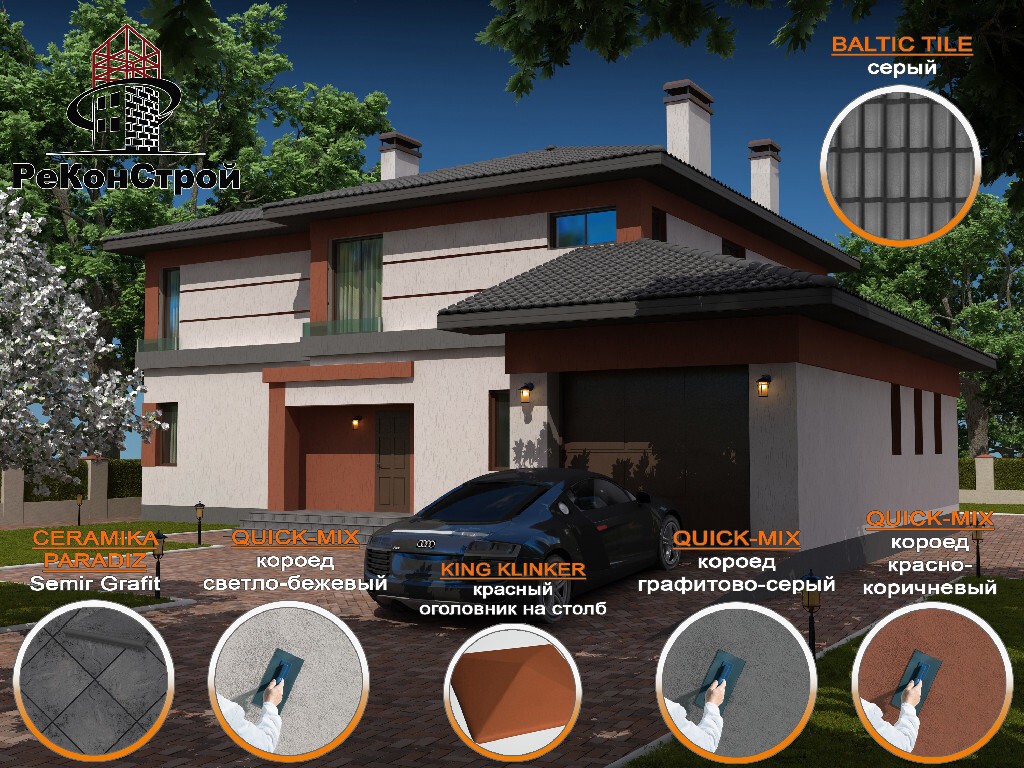The width and height of the screenshot is (1024, 768).
Task: Select the Baltic Tile grey roof swatch
Action: [x=902, y=165]
